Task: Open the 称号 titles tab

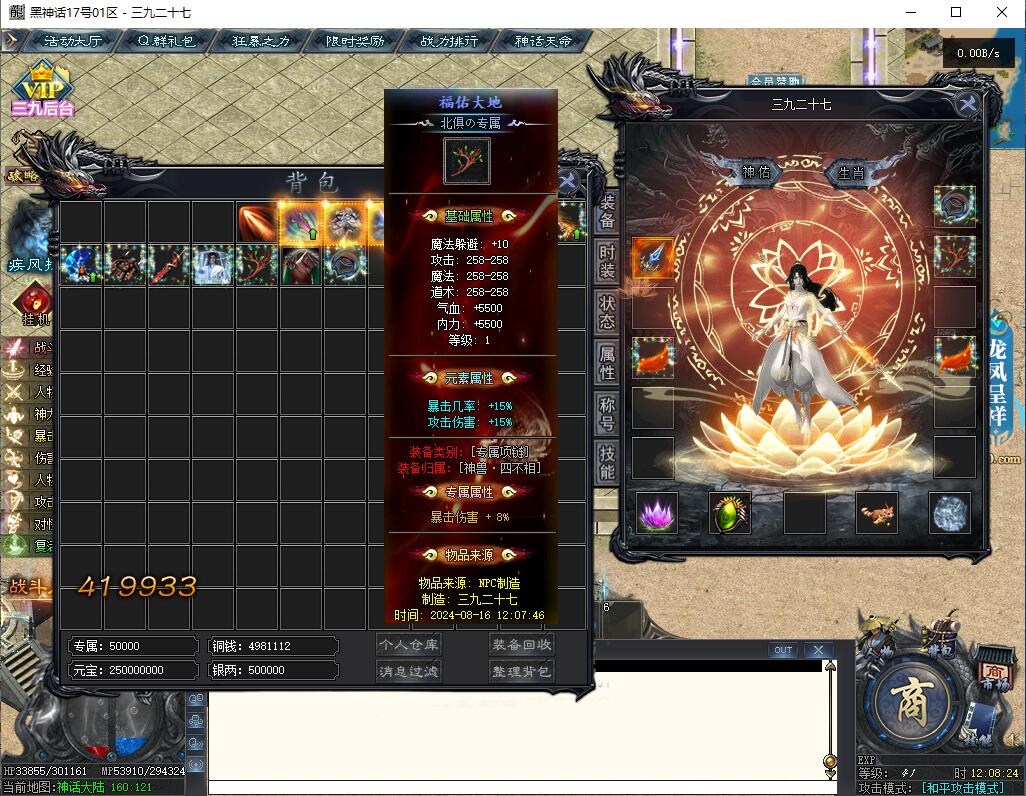Action: pyautogui.click(x=607, y=412)
